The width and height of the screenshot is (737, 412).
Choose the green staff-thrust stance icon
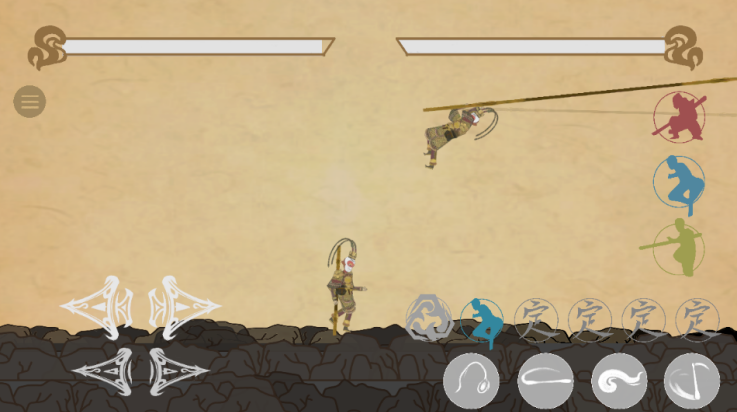pos(677,248)
